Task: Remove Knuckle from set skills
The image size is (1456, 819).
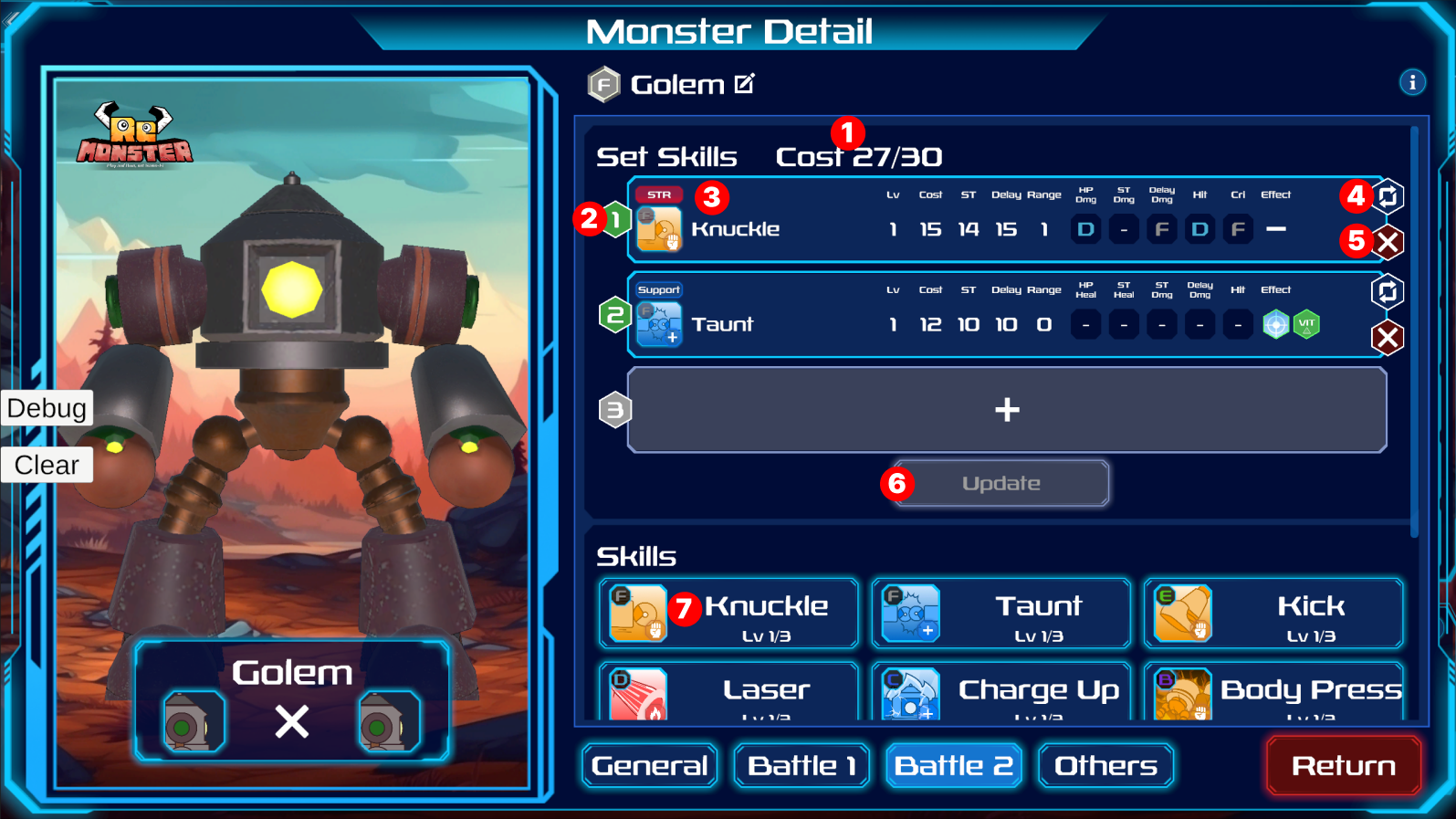Action: point(1388,243)
